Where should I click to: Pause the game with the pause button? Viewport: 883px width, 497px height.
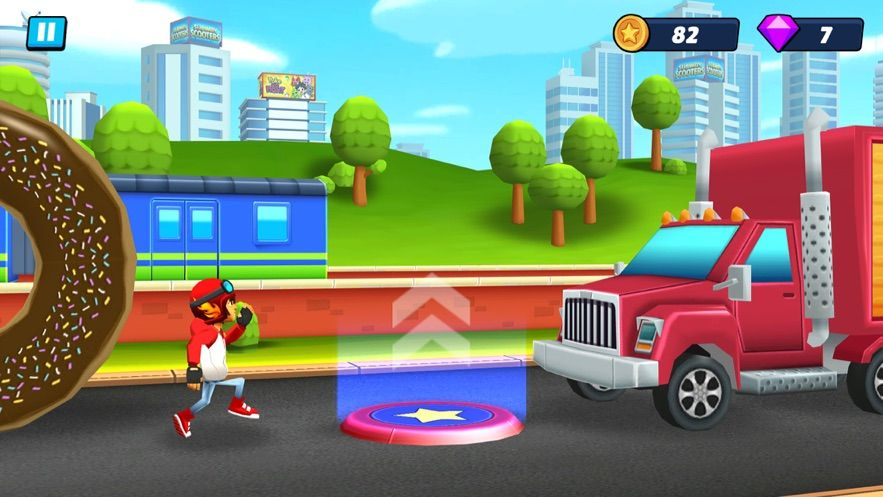coord(46,32)
